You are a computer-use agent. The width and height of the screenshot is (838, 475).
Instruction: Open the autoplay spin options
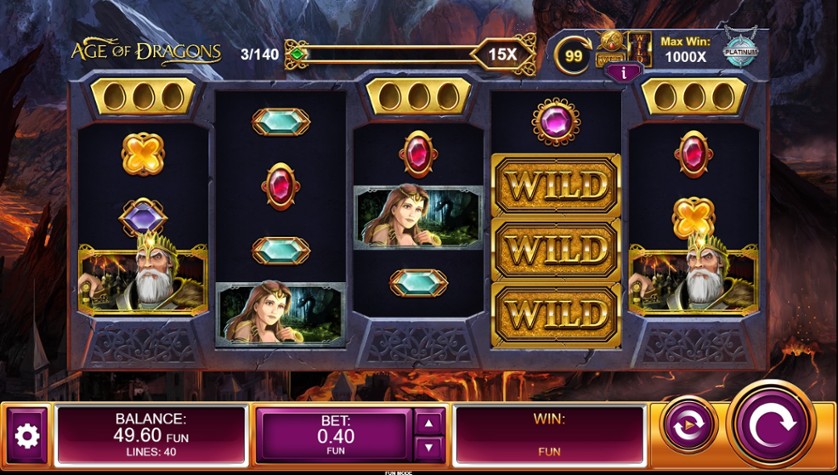pyautogui.click(x=688, y=425)
